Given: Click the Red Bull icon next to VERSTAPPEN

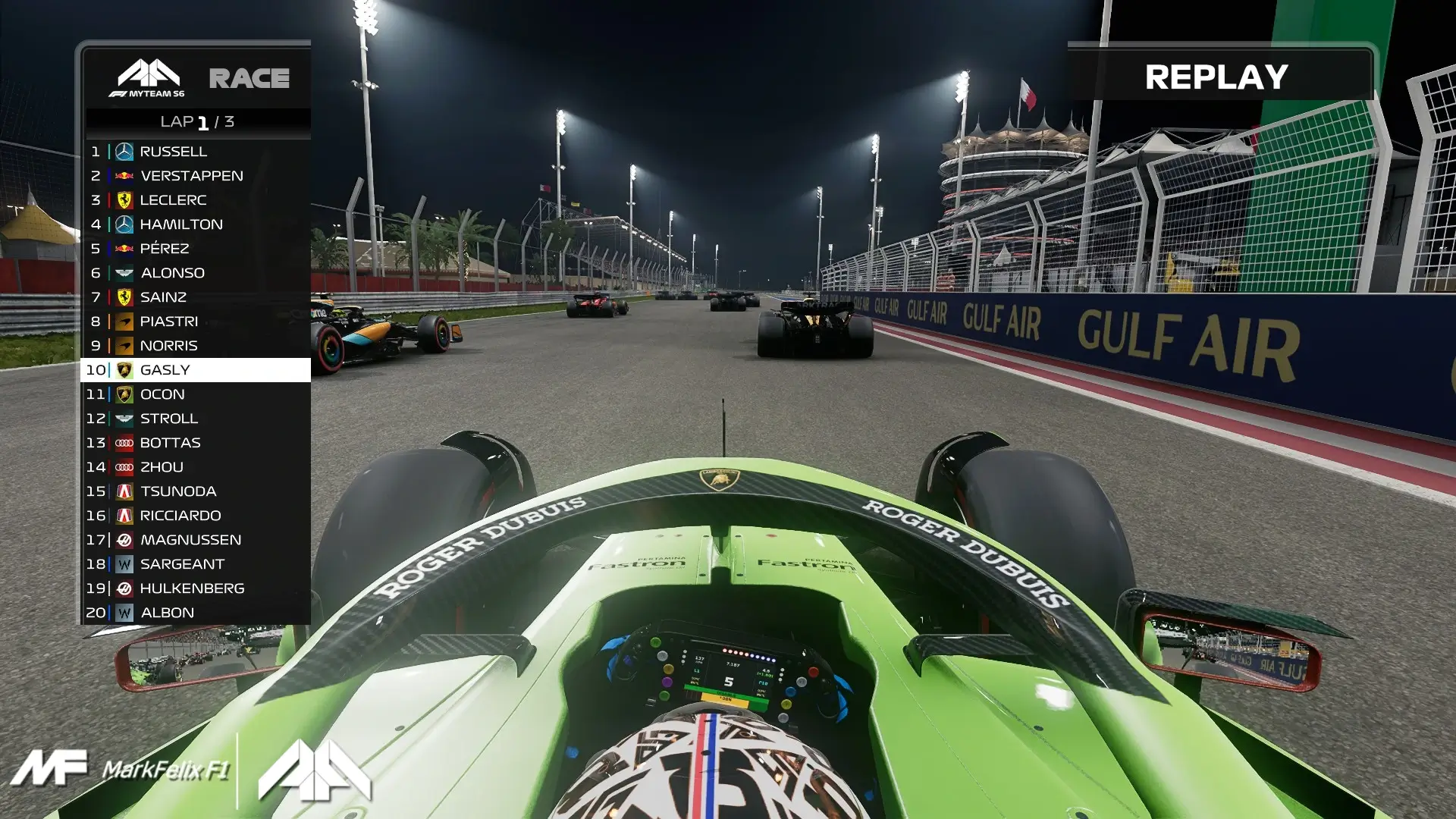Looking at the screenshot, I should click(123, 175).
